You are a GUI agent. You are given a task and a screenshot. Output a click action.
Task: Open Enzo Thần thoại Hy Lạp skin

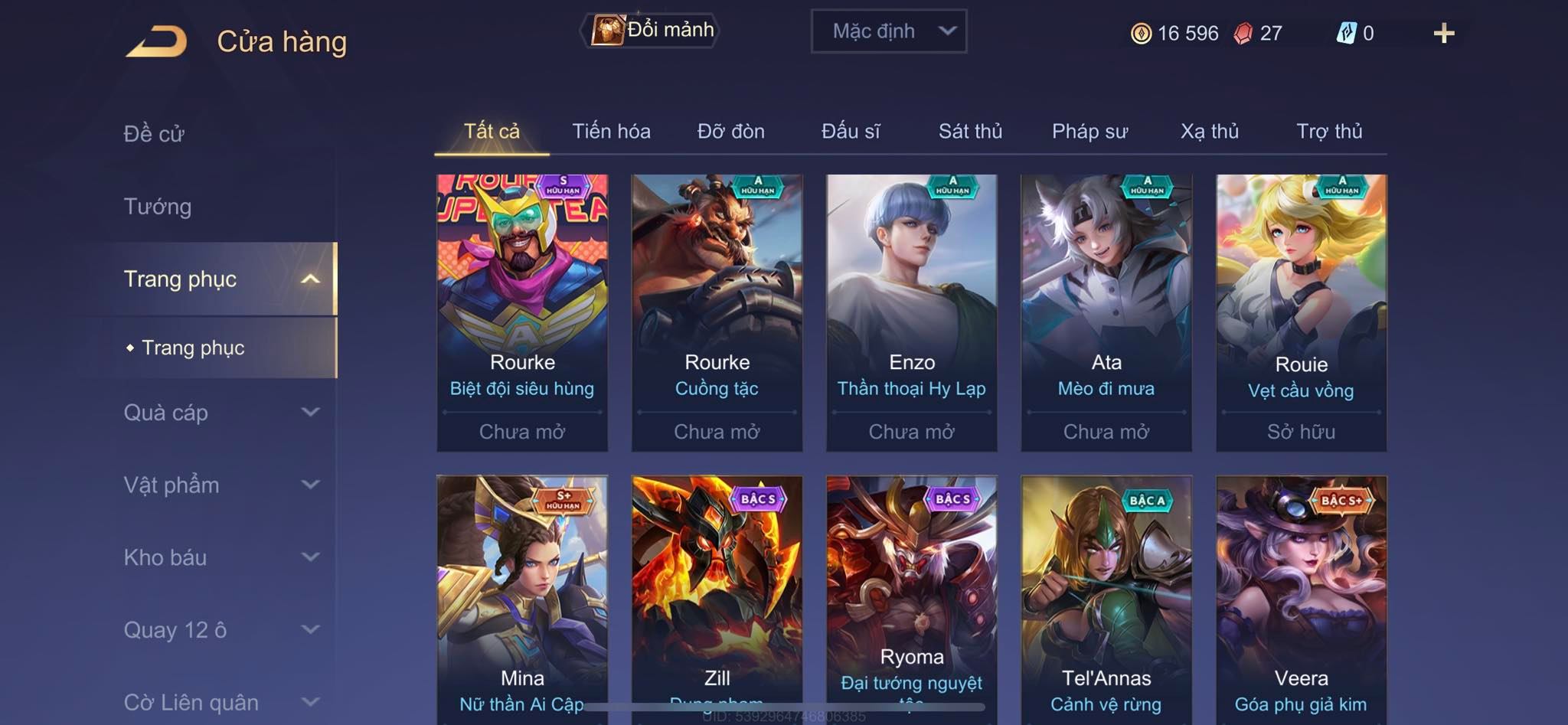coord(911,312)
